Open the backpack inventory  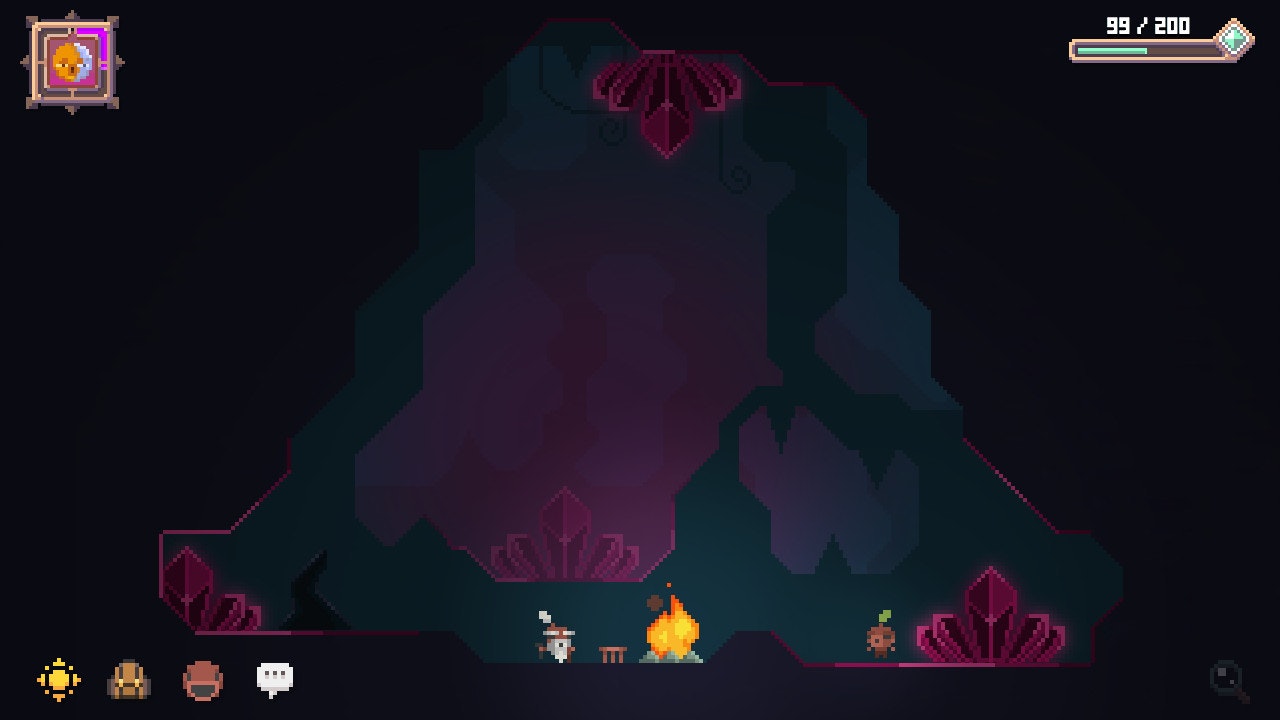coord(129,680)
